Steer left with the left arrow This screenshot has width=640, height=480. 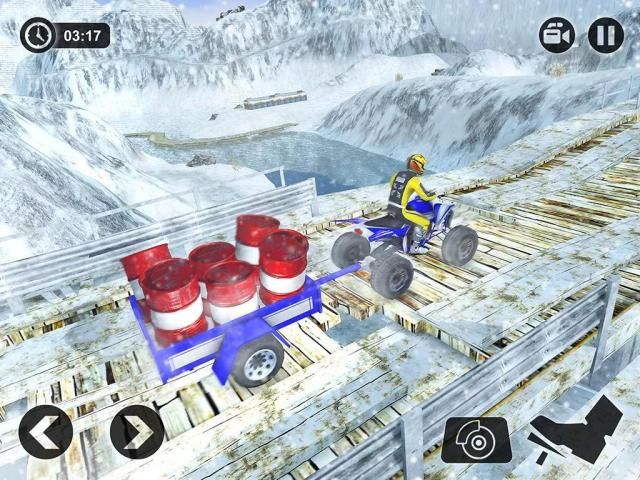point(45,432)
